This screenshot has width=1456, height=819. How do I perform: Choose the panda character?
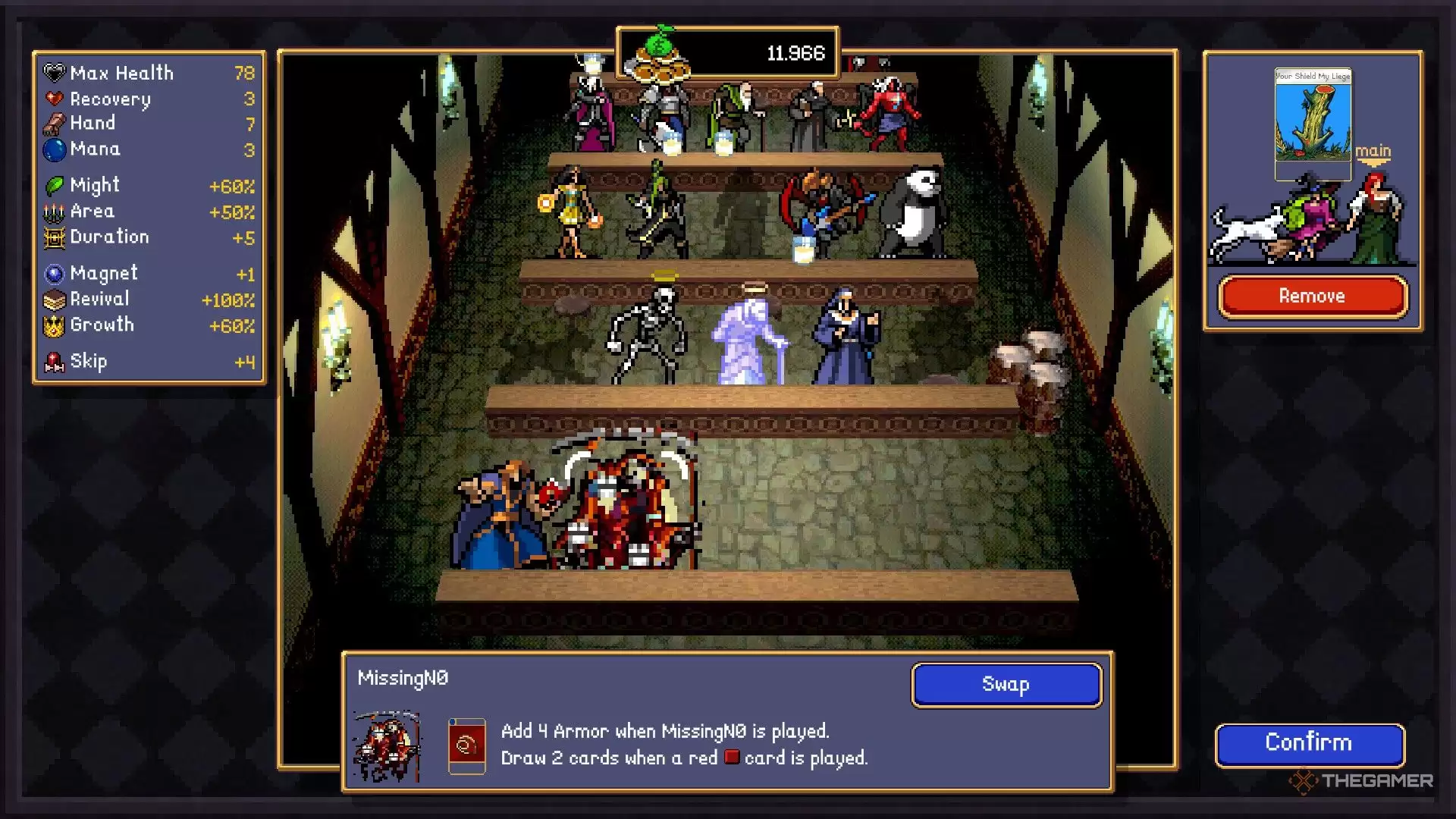click(913, 212)
